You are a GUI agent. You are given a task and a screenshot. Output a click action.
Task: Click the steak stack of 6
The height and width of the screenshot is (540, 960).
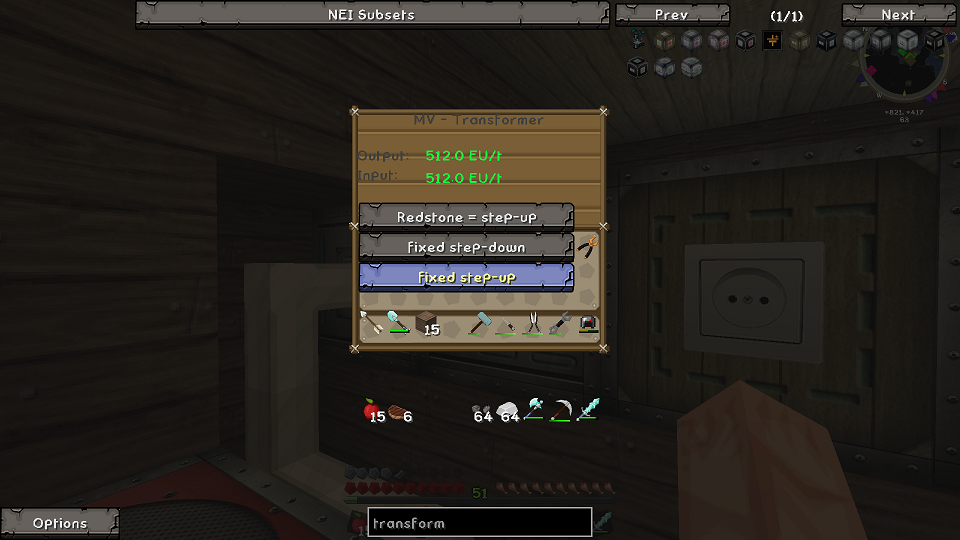point(400,411)
